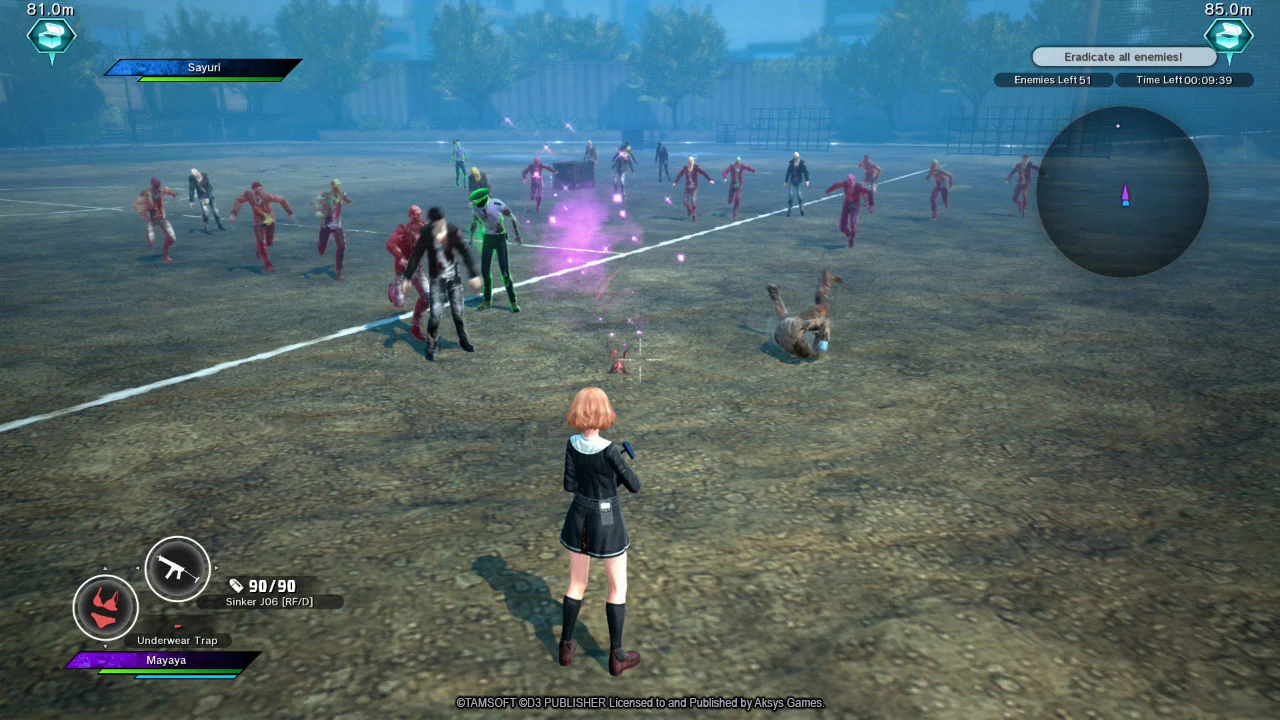1280x720 pixels.
Task: Select the Mayaya nameplate at bottom left
Action: point(166,660)
